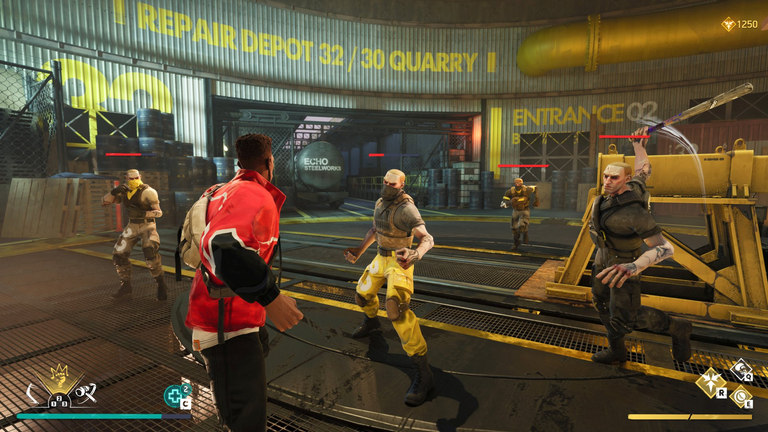Activate the crescent circle ability icon
The width and height of the screenshot is (768, 432).
739,396
